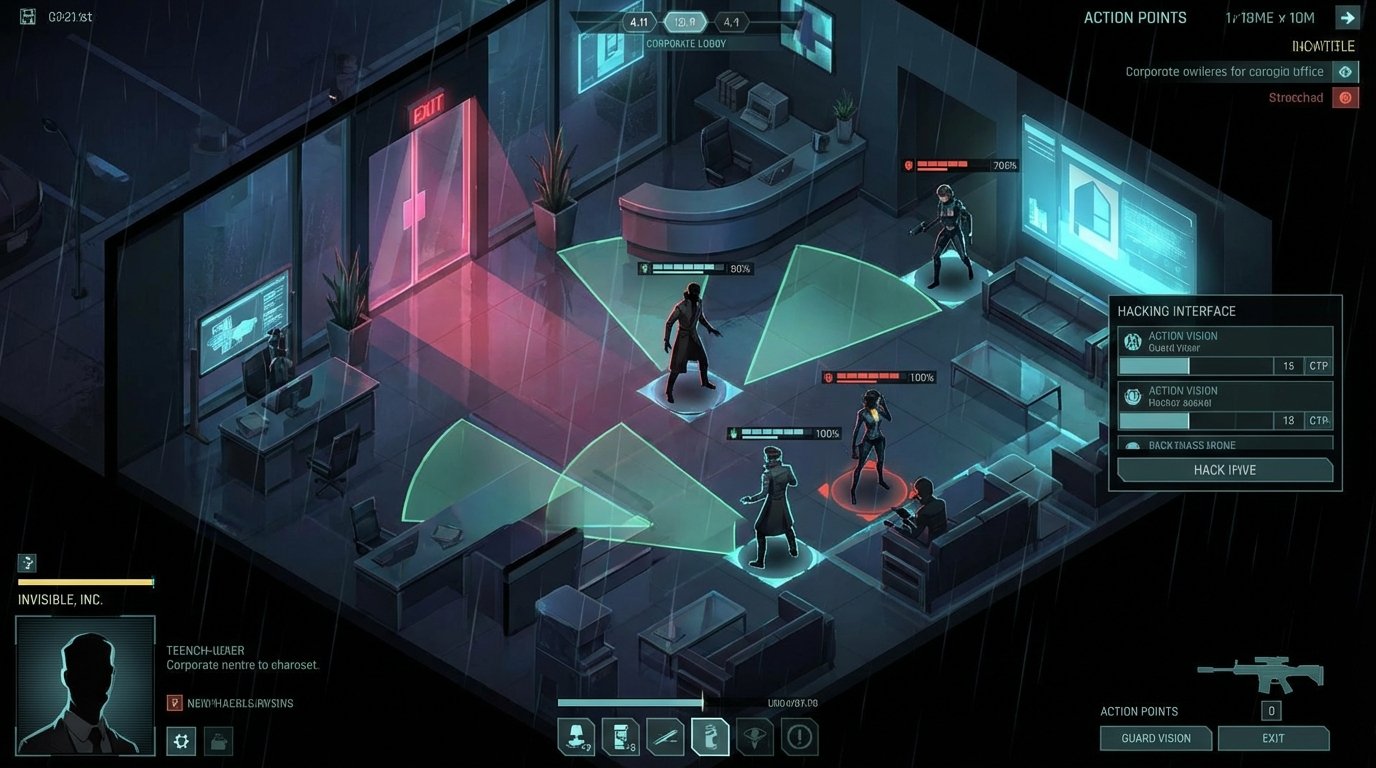Open the agent augments gear icon
The width and height of the screenshot is (1376, 768).
[x=181, y=741]
